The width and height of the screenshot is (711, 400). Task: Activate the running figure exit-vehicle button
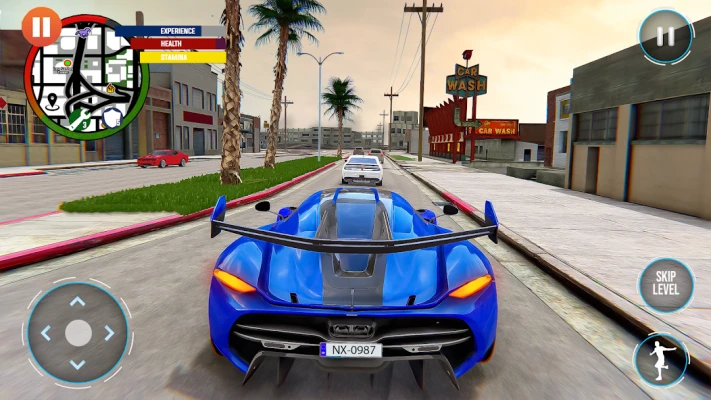point(660,360)
